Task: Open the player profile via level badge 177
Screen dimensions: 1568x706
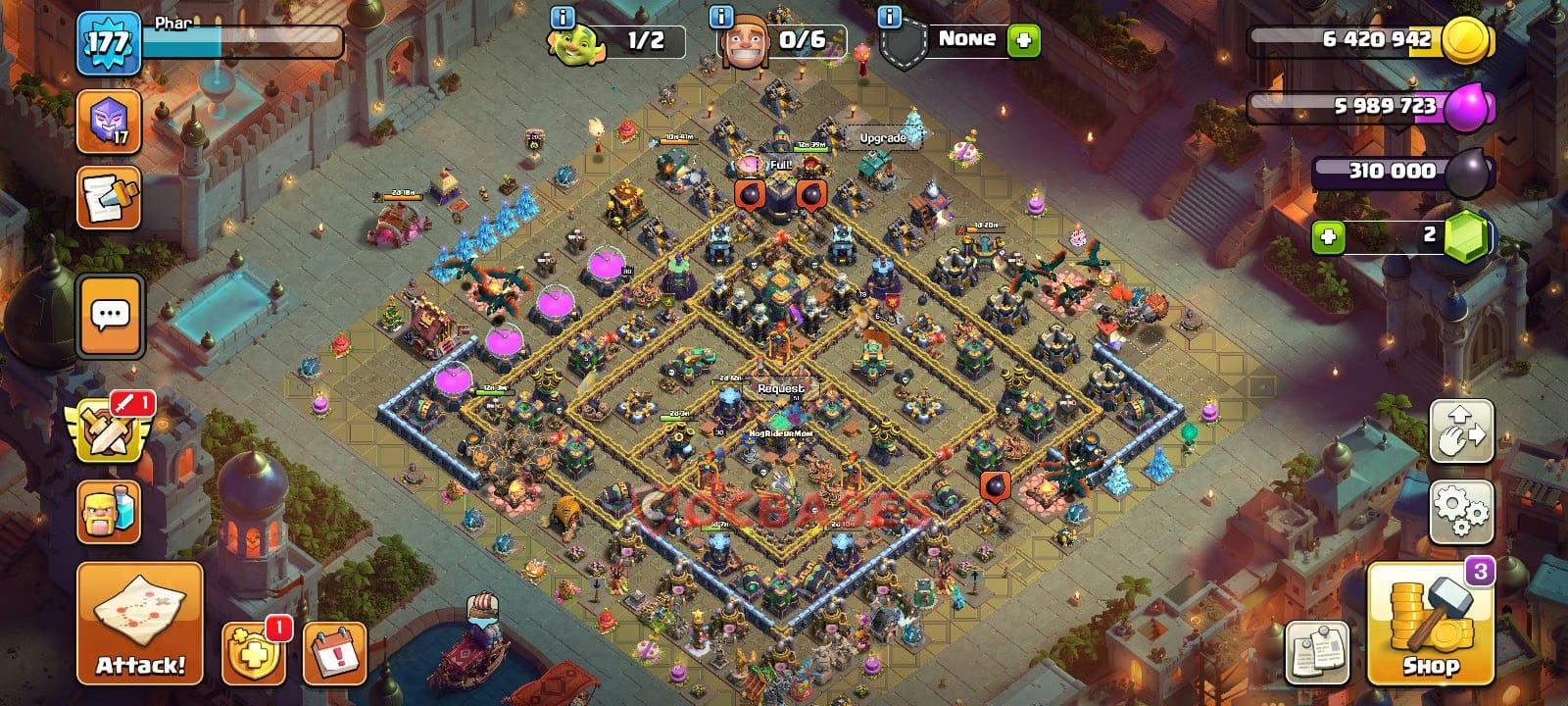Action: (108, 39)
